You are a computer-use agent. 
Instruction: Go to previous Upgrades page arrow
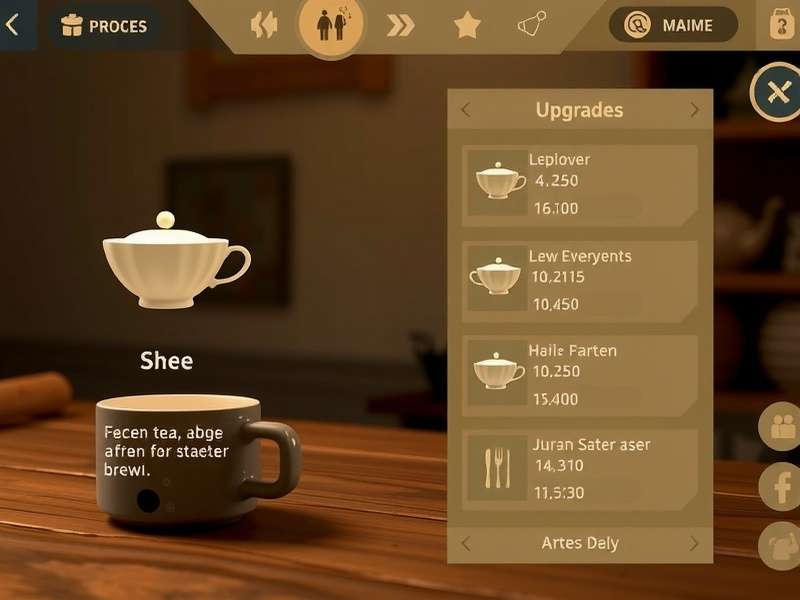pos(466,110)
